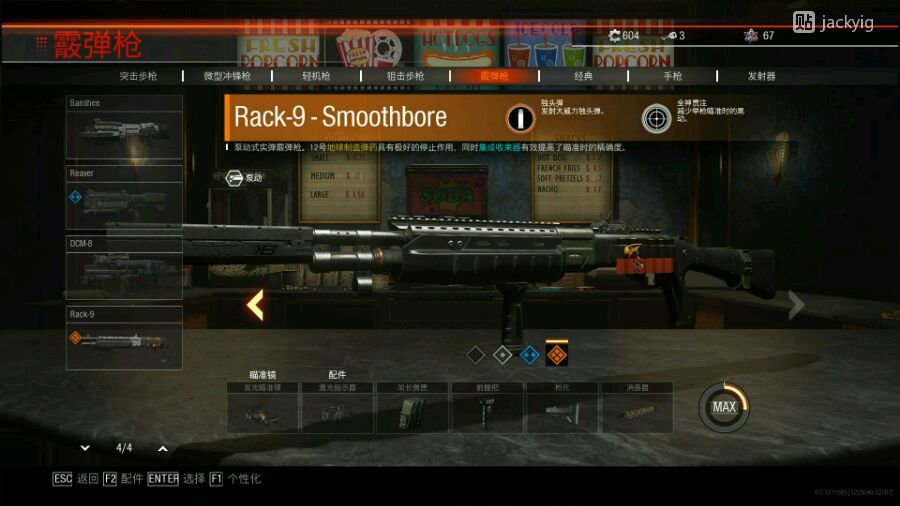Switch to the 发射器 tab
This screenshot has height=506, width=900.
pos(761,76)
